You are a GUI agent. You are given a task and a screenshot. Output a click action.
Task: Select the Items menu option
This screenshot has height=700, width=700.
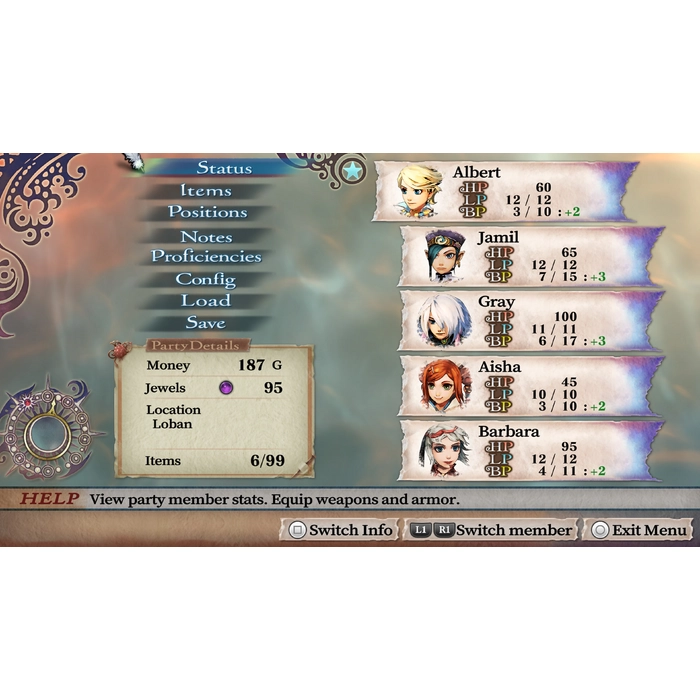click(206, 190)
